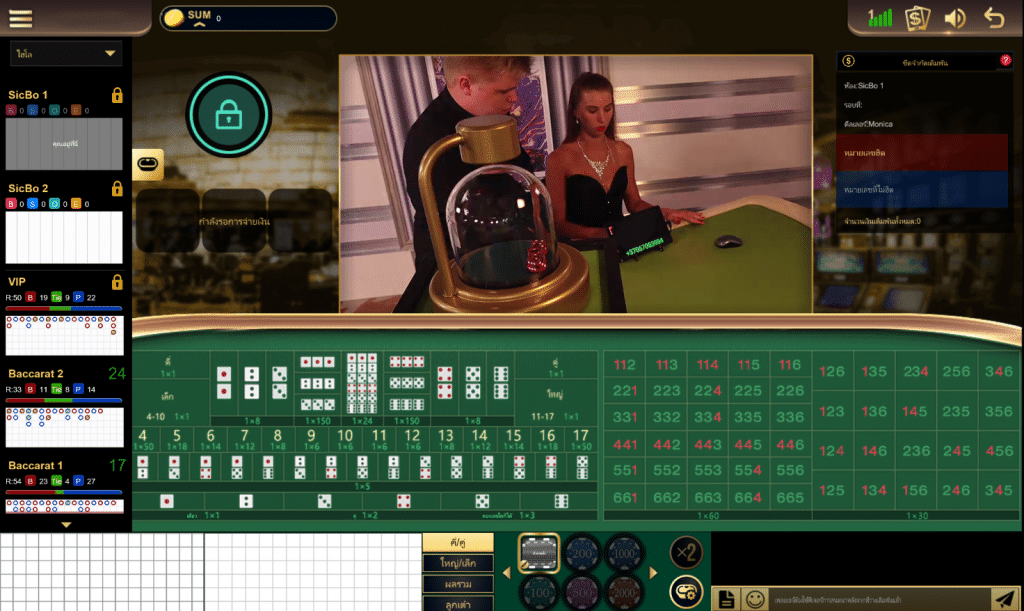Screen dimensions: 1024x611
Task: Join the Baccarat 2 table
Action: click(x=64, y=412)
